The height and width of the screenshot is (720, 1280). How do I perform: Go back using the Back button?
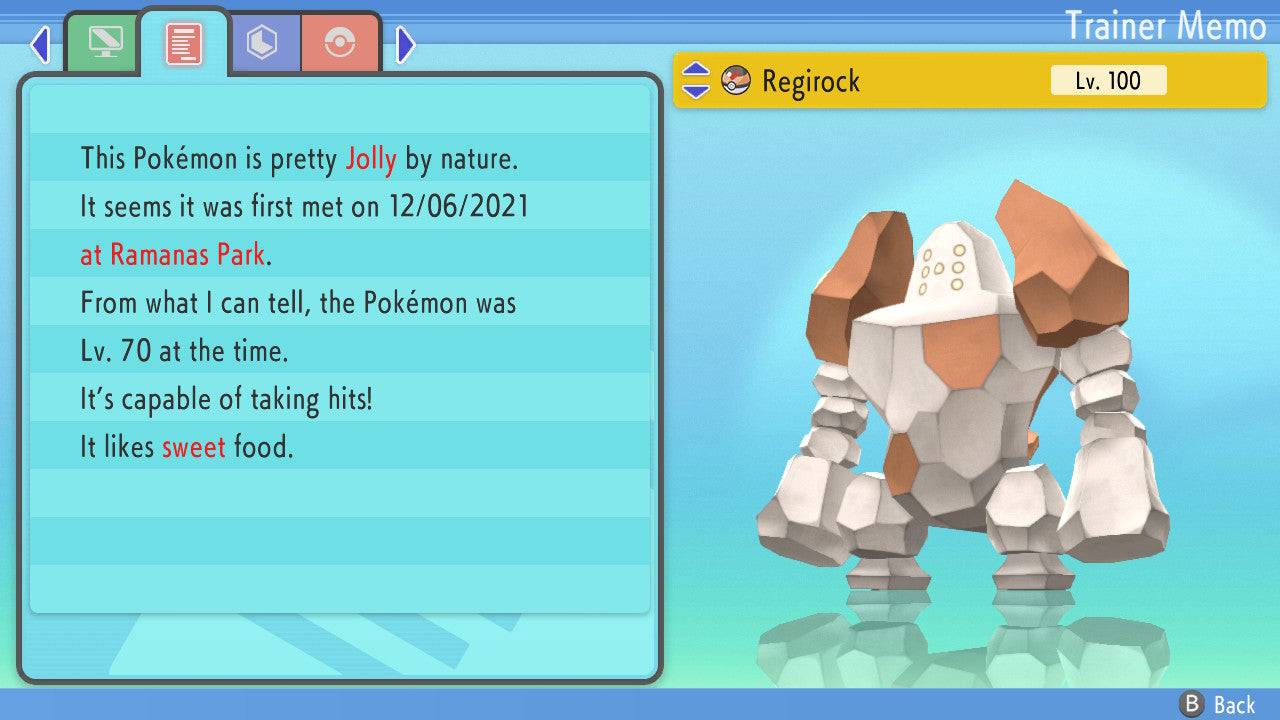(1218, 704)
